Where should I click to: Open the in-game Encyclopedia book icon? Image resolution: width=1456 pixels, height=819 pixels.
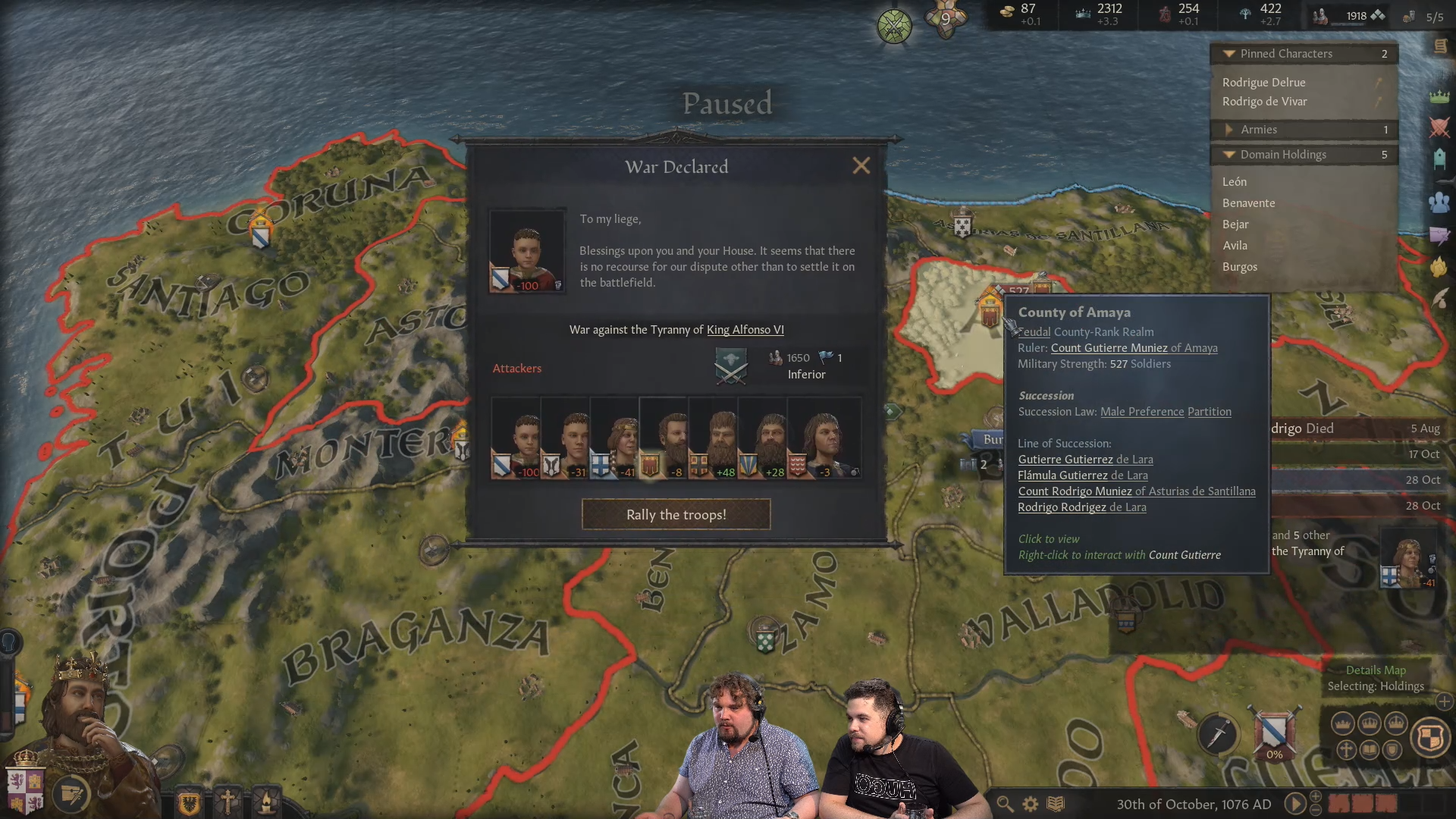tap(1055, 804)
